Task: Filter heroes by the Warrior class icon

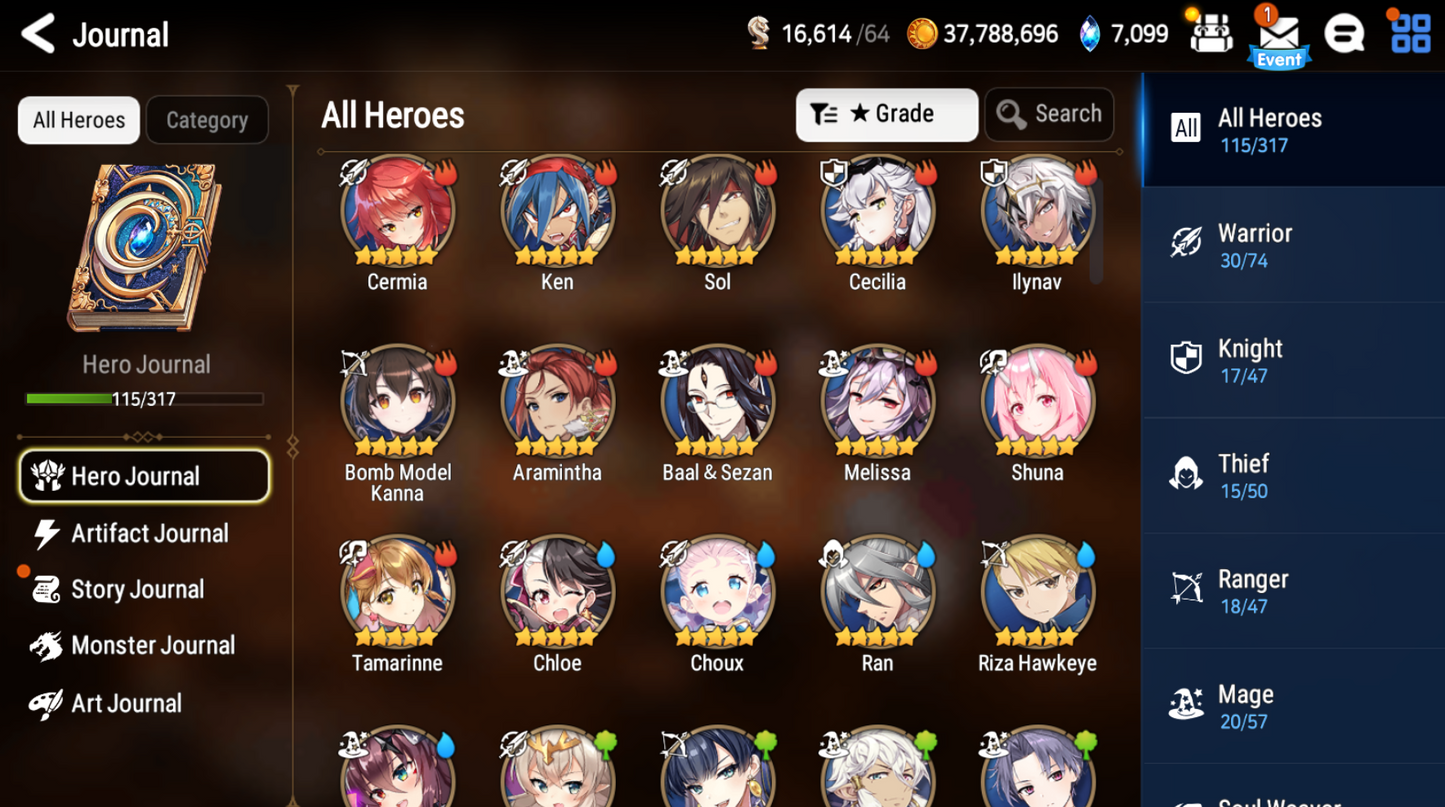Action: coord(1186,243)
